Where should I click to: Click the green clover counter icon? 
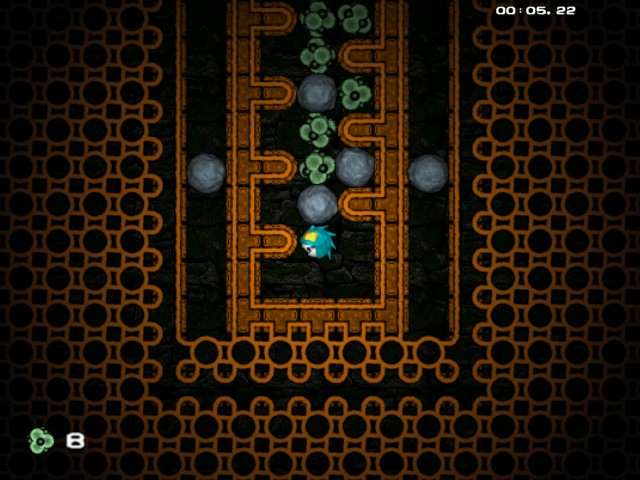[x=41, y=440]
